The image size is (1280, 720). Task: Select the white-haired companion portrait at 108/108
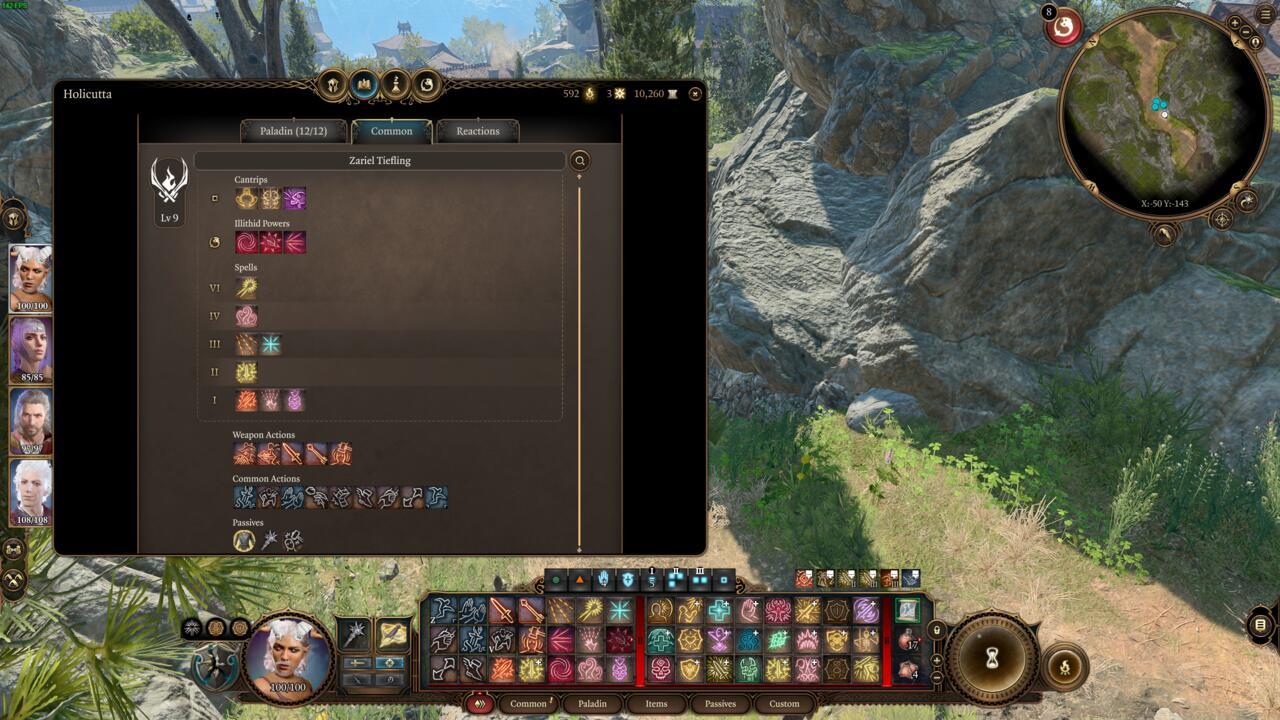click(x=32, y=491)
